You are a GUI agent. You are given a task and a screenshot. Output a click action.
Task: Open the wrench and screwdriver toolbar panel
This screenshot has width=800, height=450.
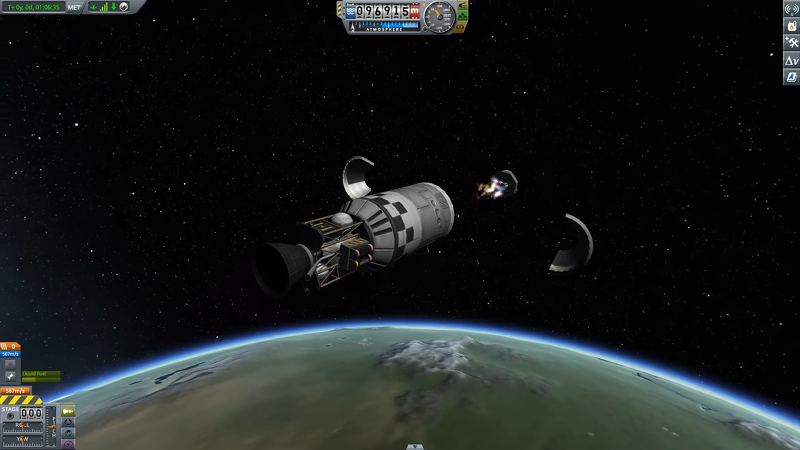point(790,43)
